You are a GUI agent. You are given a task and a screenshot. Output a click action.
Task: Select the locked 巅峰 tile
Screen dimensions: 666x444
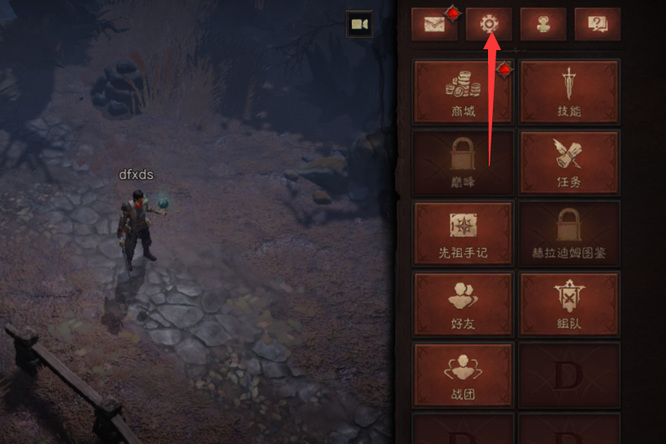(463, 162)
